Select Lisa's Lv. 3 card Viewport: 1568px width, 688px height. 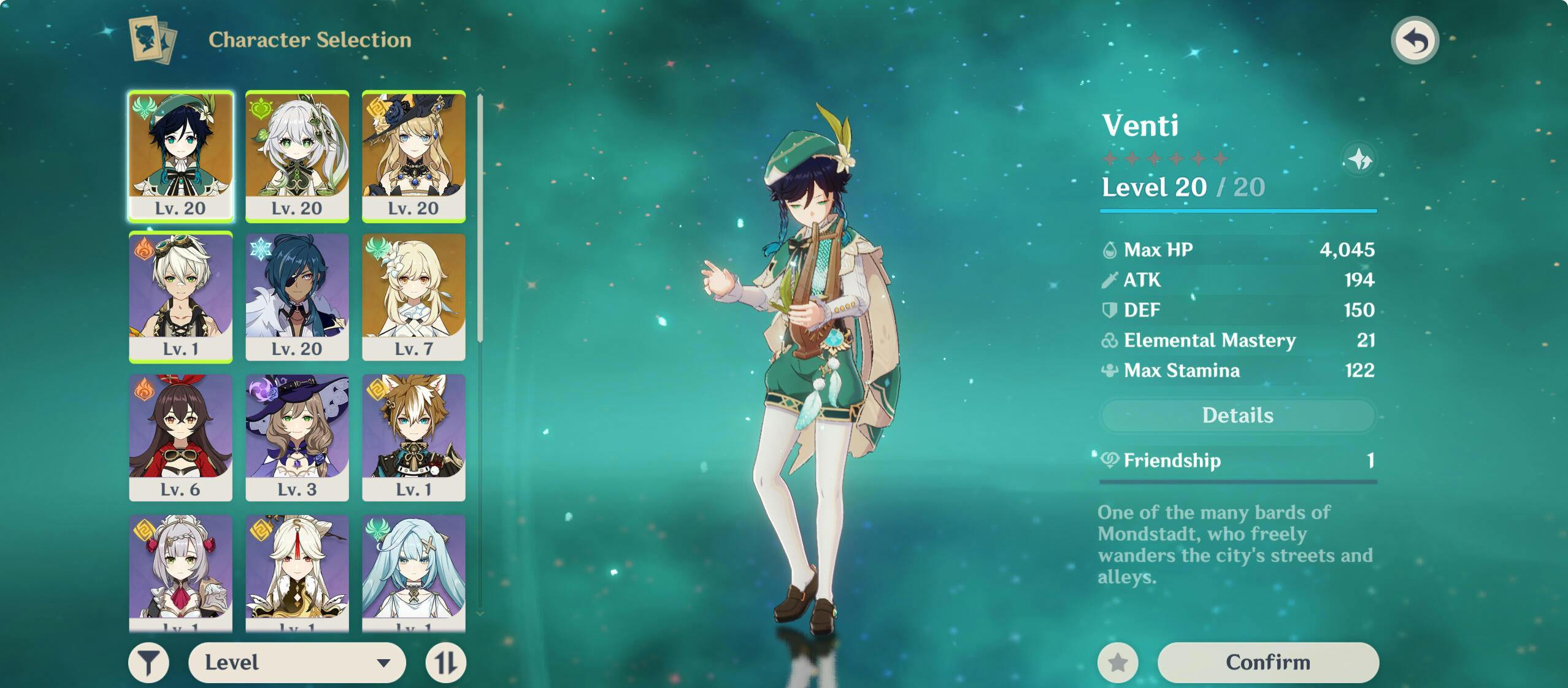pyautogui.click(x=297, y=437)
